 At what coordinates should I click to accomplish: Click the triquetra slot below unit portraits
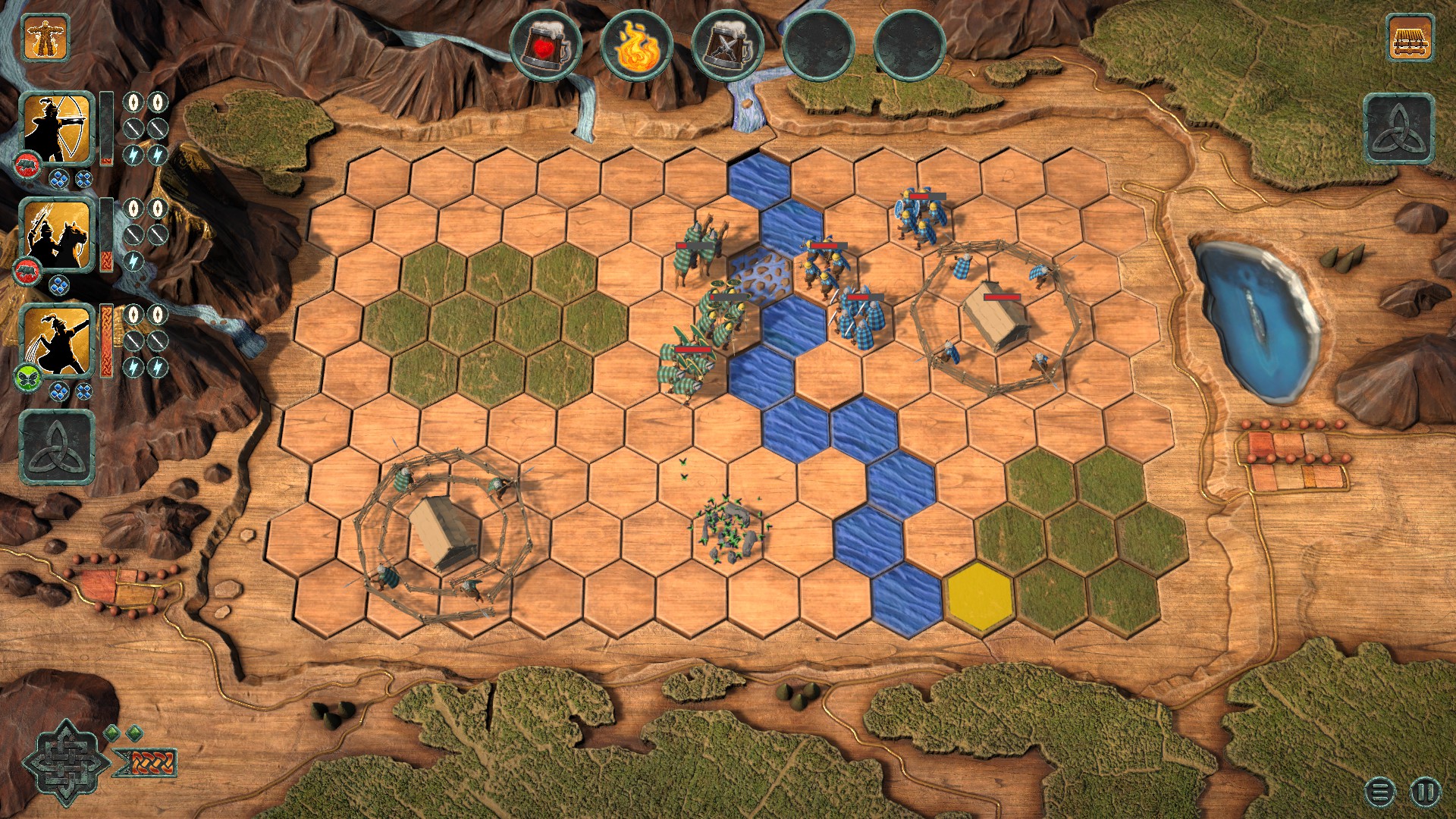pos(57,447)
